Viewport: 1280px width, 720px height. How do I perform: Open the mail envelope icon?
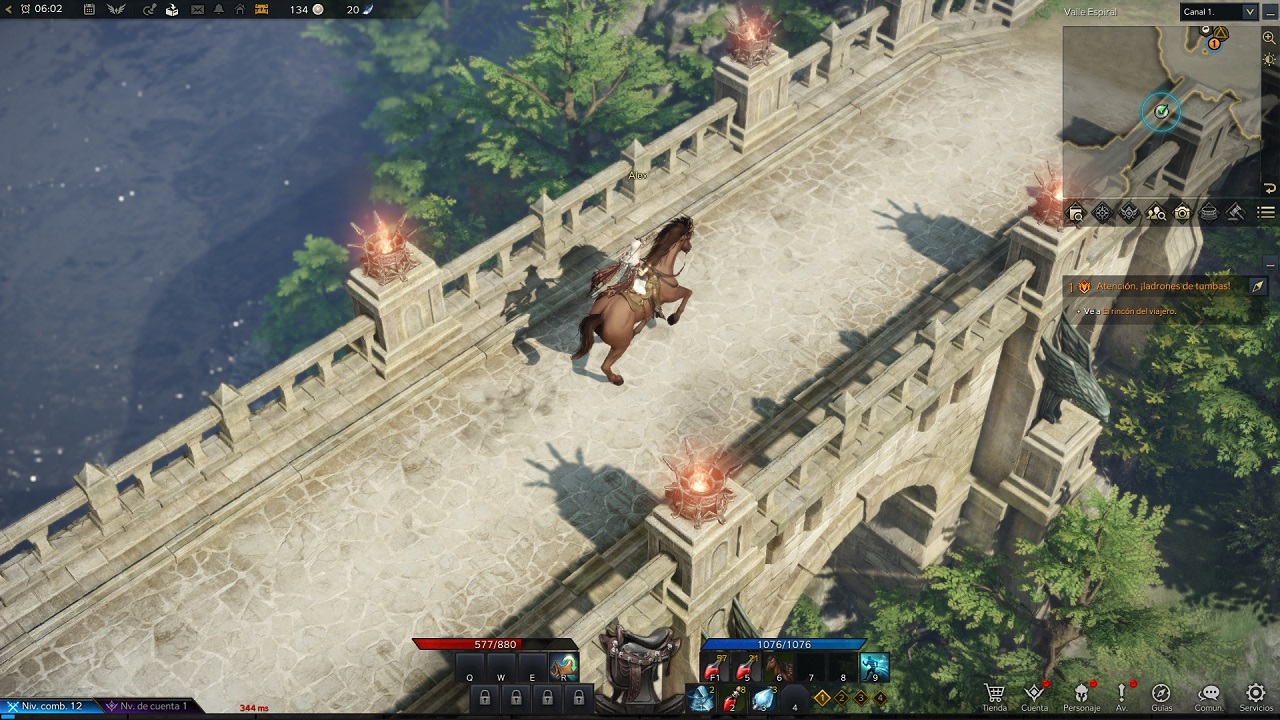[x=197, y=10]
